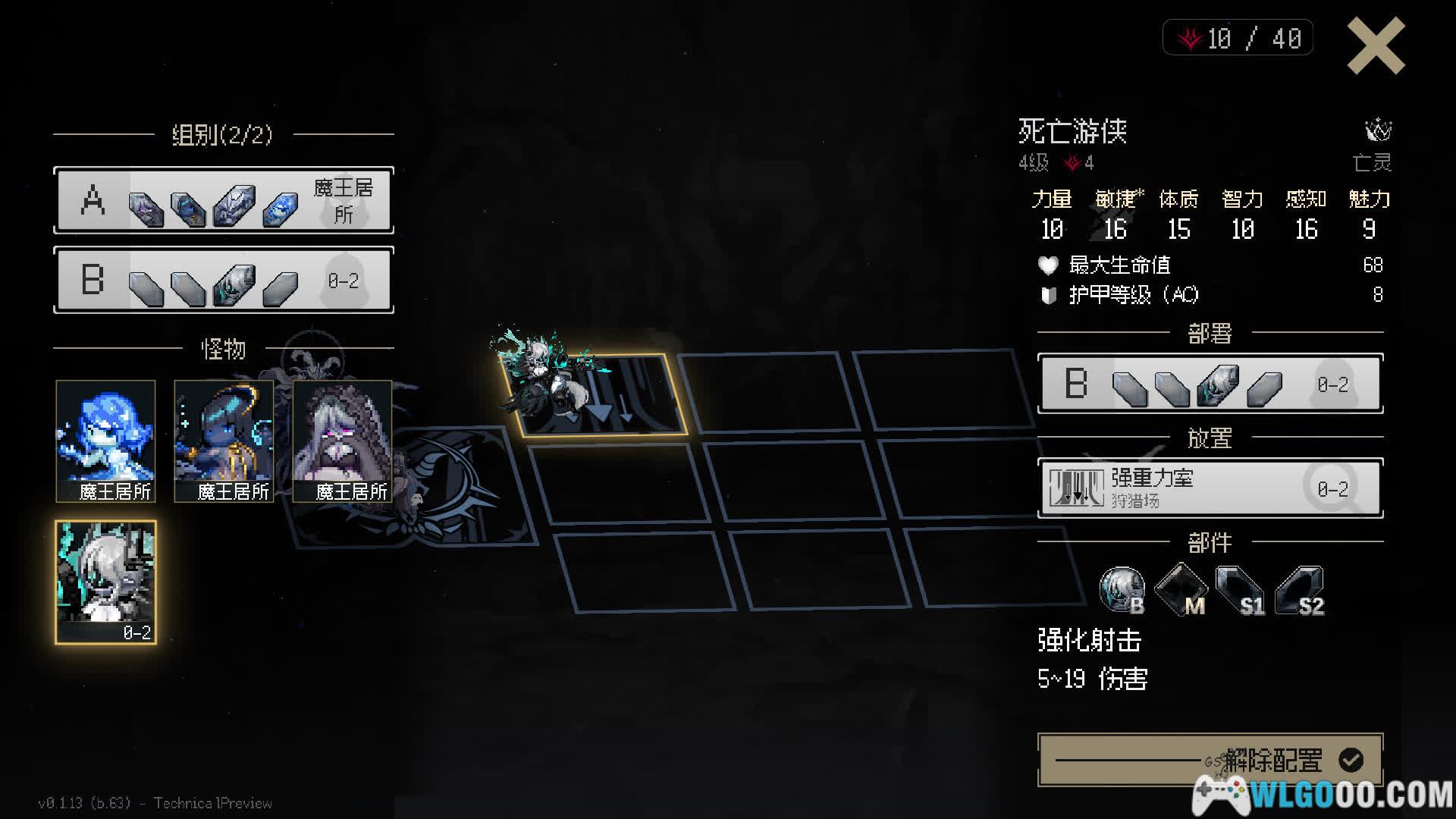Click the 解除配置 remove deployment button
Image resolution: width=1456 pixels, height=819 pixels.
click(x=1210, y=759)
